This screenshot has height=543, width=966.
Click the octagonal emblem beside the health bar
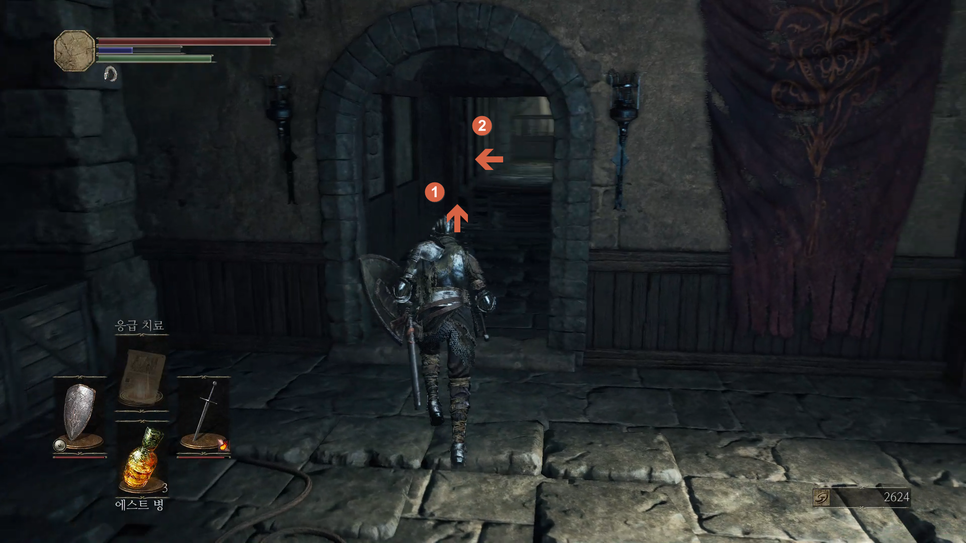(x=74, y=50)
